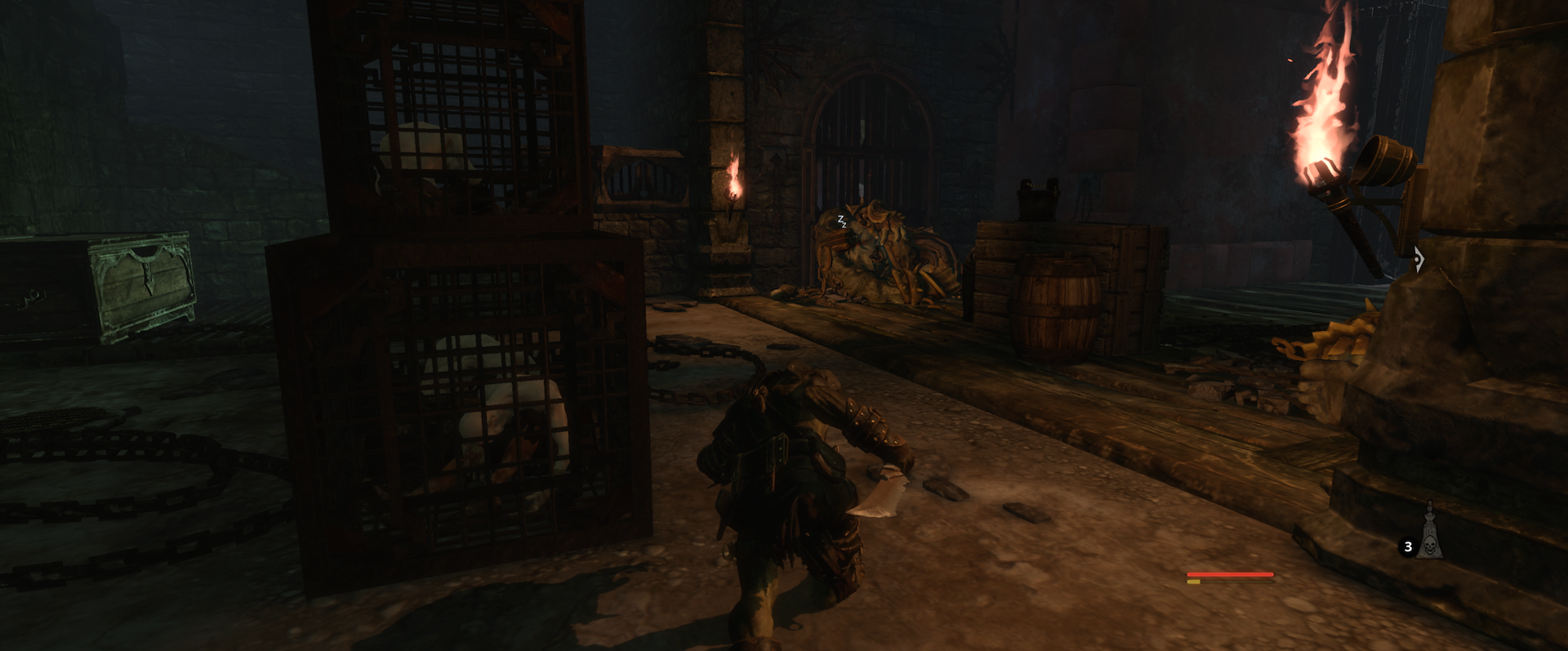The width and height of the screenshot is (1568, 651).
Task: Select the skull poison flask item
Action: tap(1429, 537)
